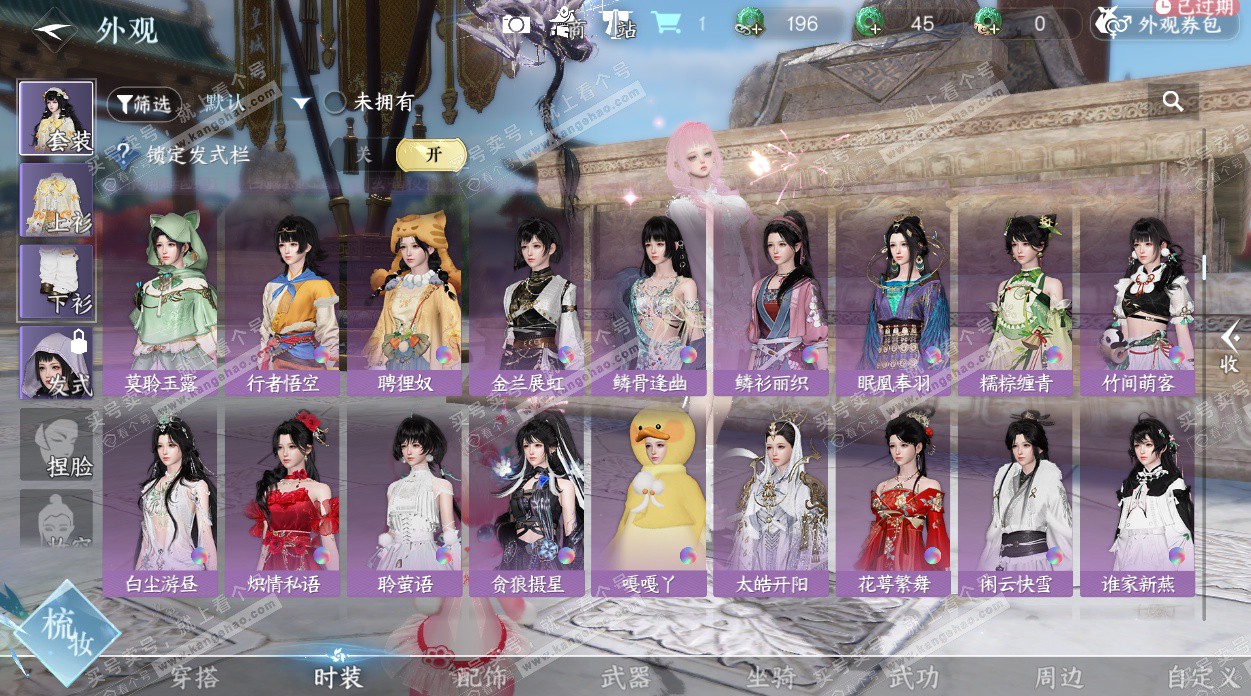Choose the 行者悟空 outfit

click(283, 300)
